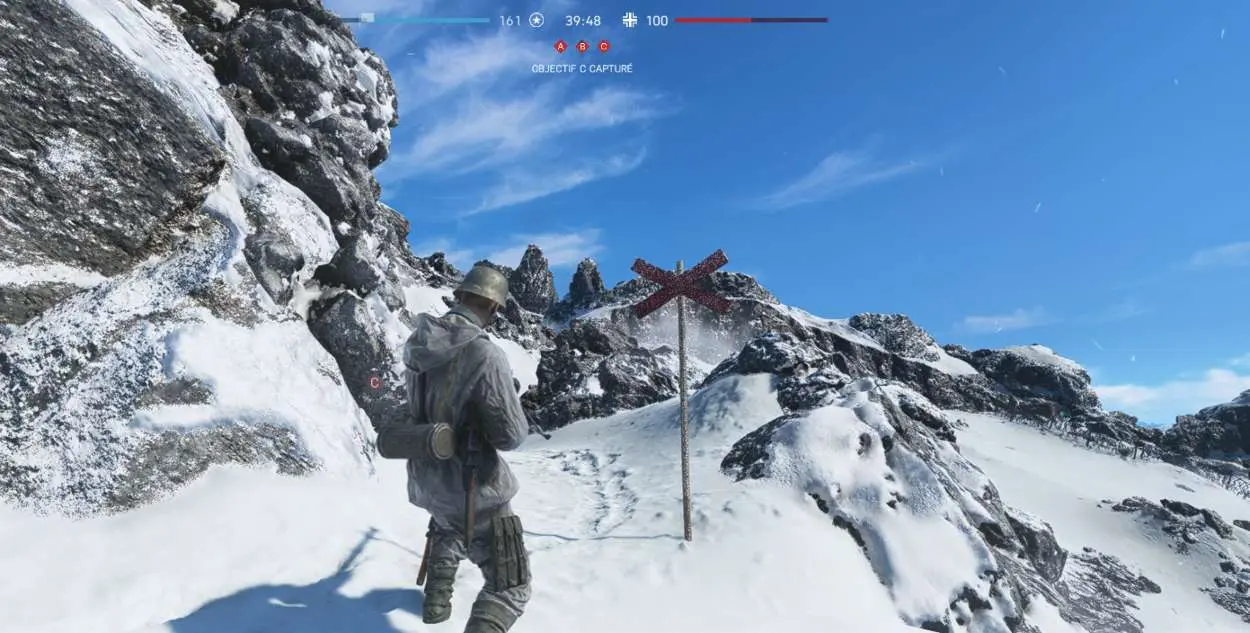Screen dimensions: 1250x633
Task: Click the Allied star team emblem
Action: coord(537,20)
